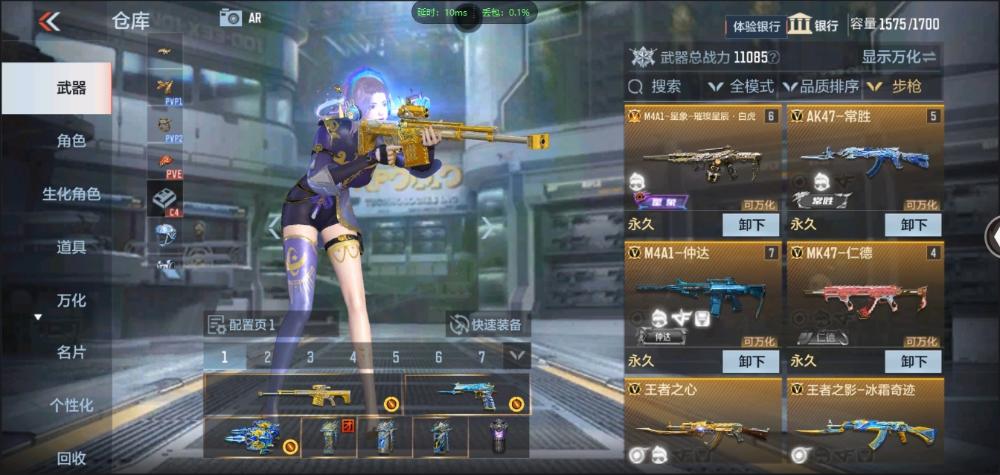Open the 万化 category
Image resolution: width=1000 pixels, height=475 pixels.
pyautogui.click(x=70, y=300)
